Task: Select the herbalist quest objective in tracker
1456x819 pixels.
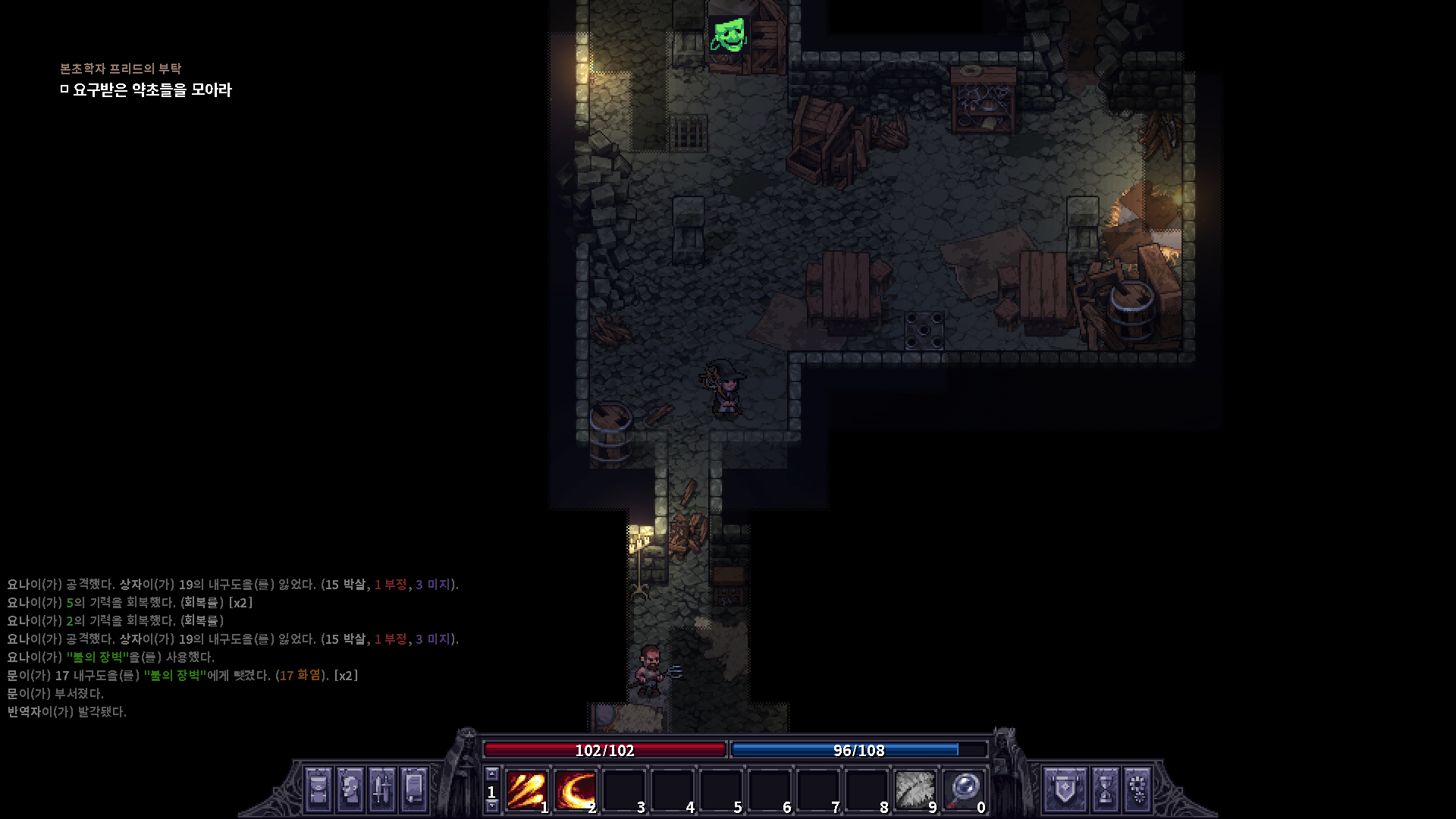Action: point(152,90)
